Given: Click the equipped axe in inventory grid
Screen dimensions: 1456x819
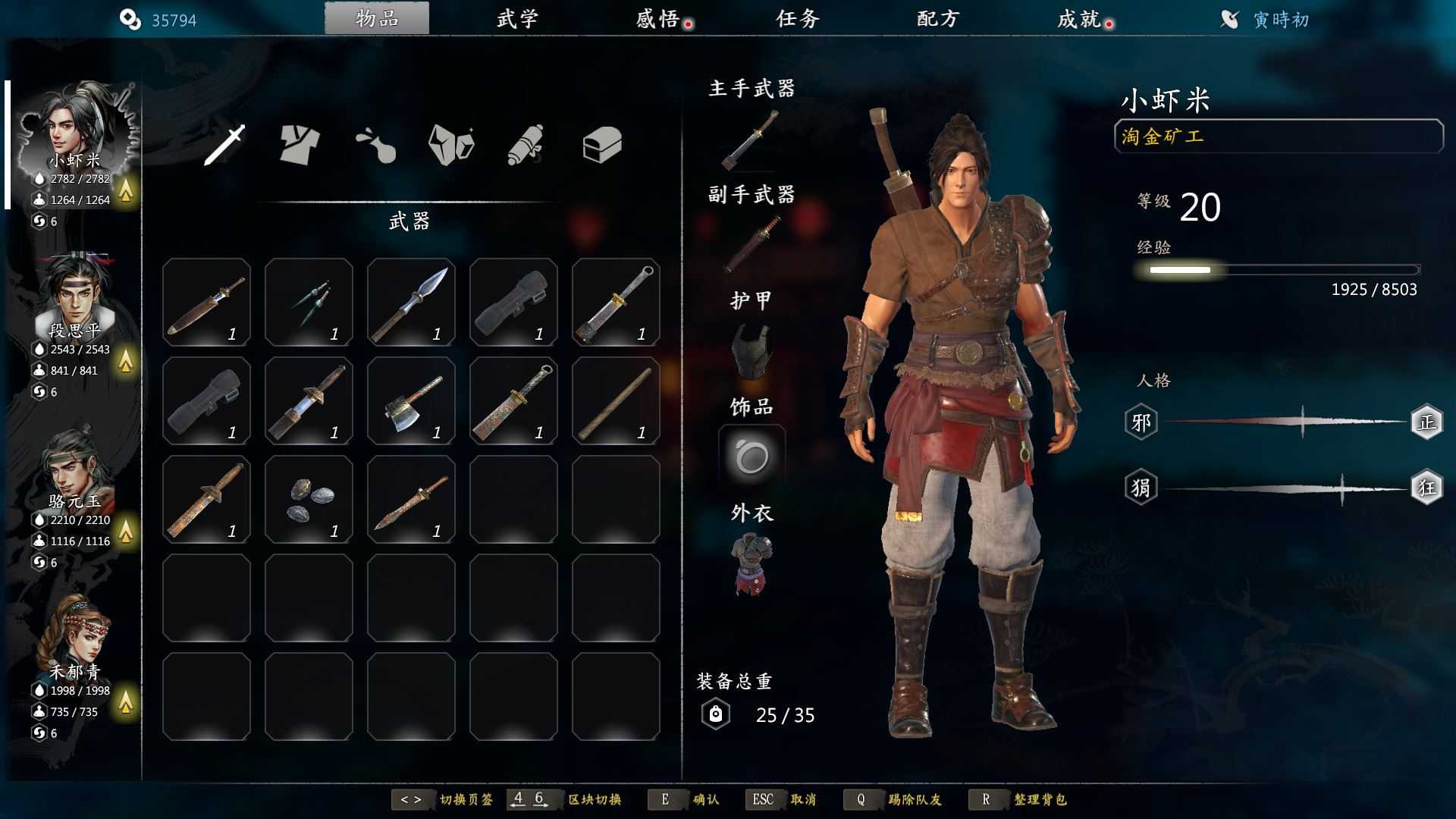Looking at the screenshot, I should 412,400.
